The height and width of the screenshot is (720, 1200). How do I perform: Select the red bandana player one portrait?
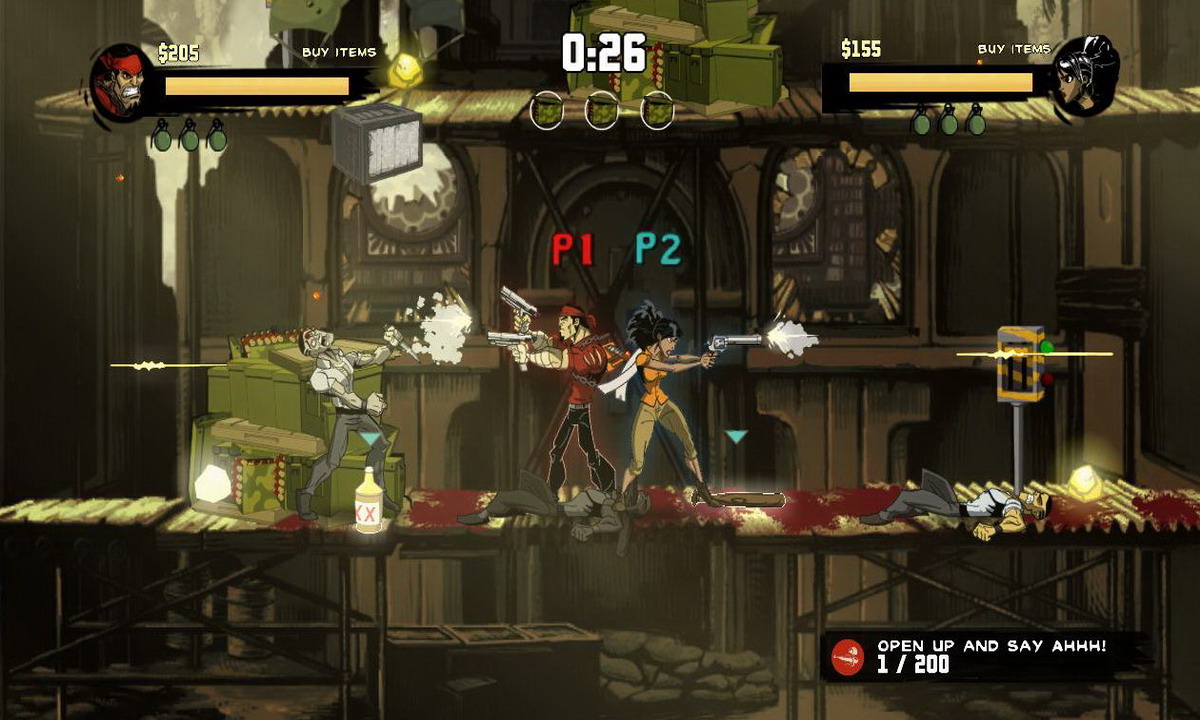click(x=122, y=82)
